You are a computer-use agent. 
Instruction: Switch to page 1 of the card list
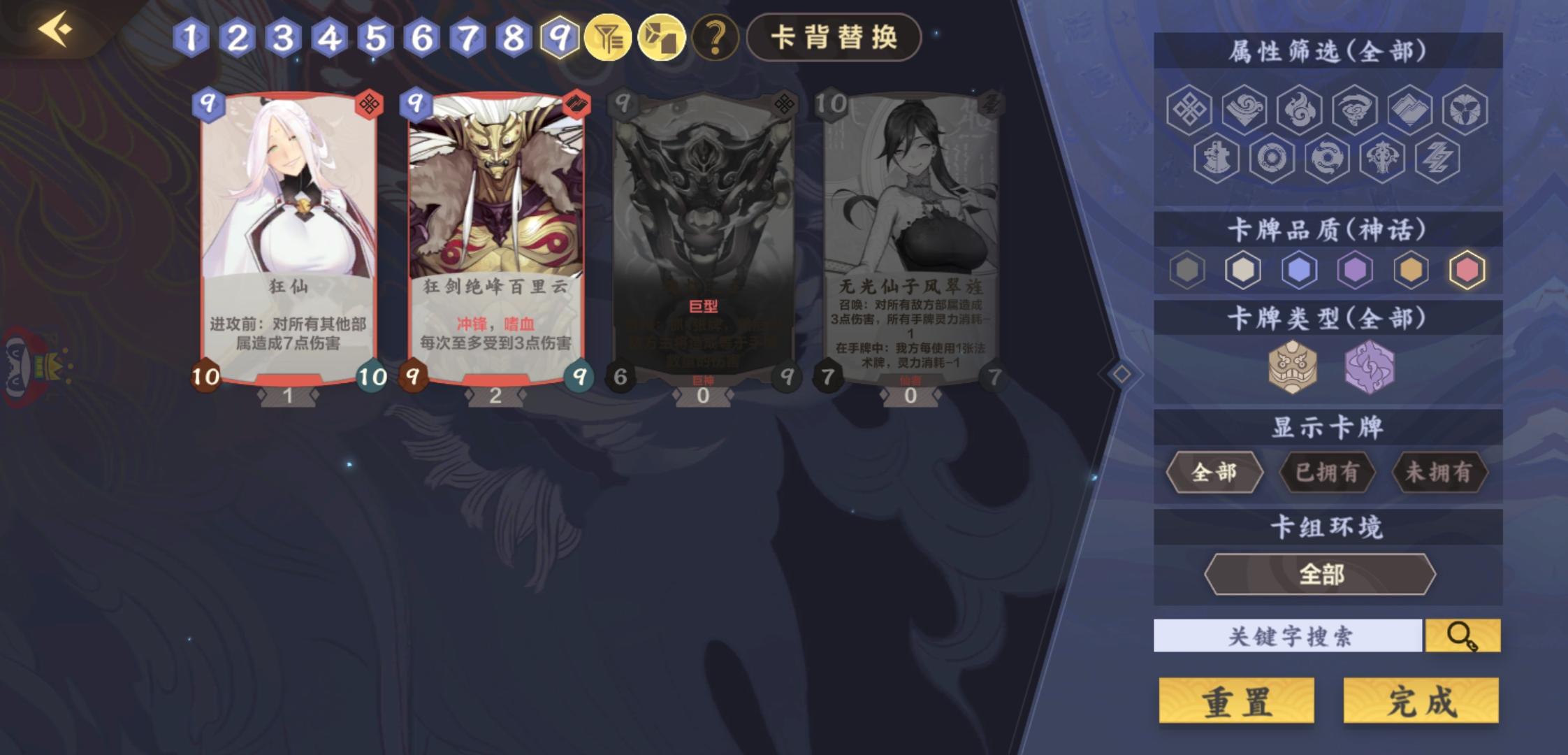coord(191,38)
